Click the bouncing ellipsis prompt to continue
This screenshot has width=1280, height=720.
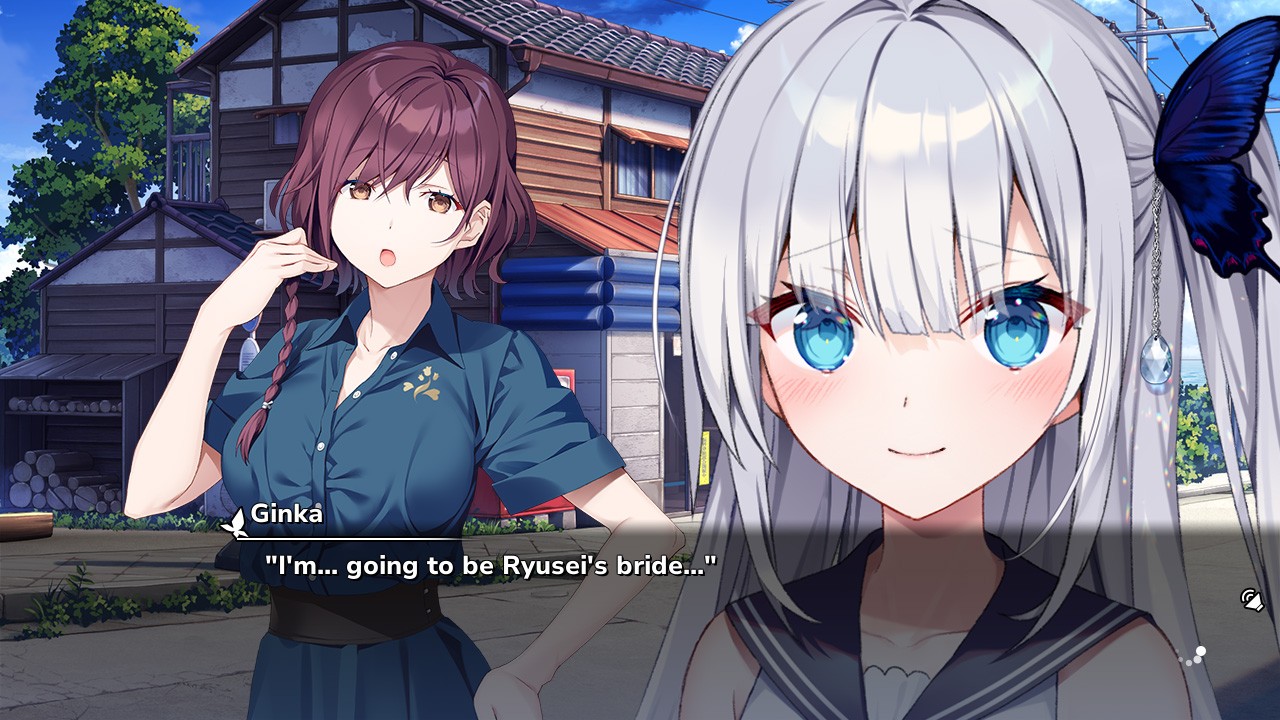[x=1196, y=653]
